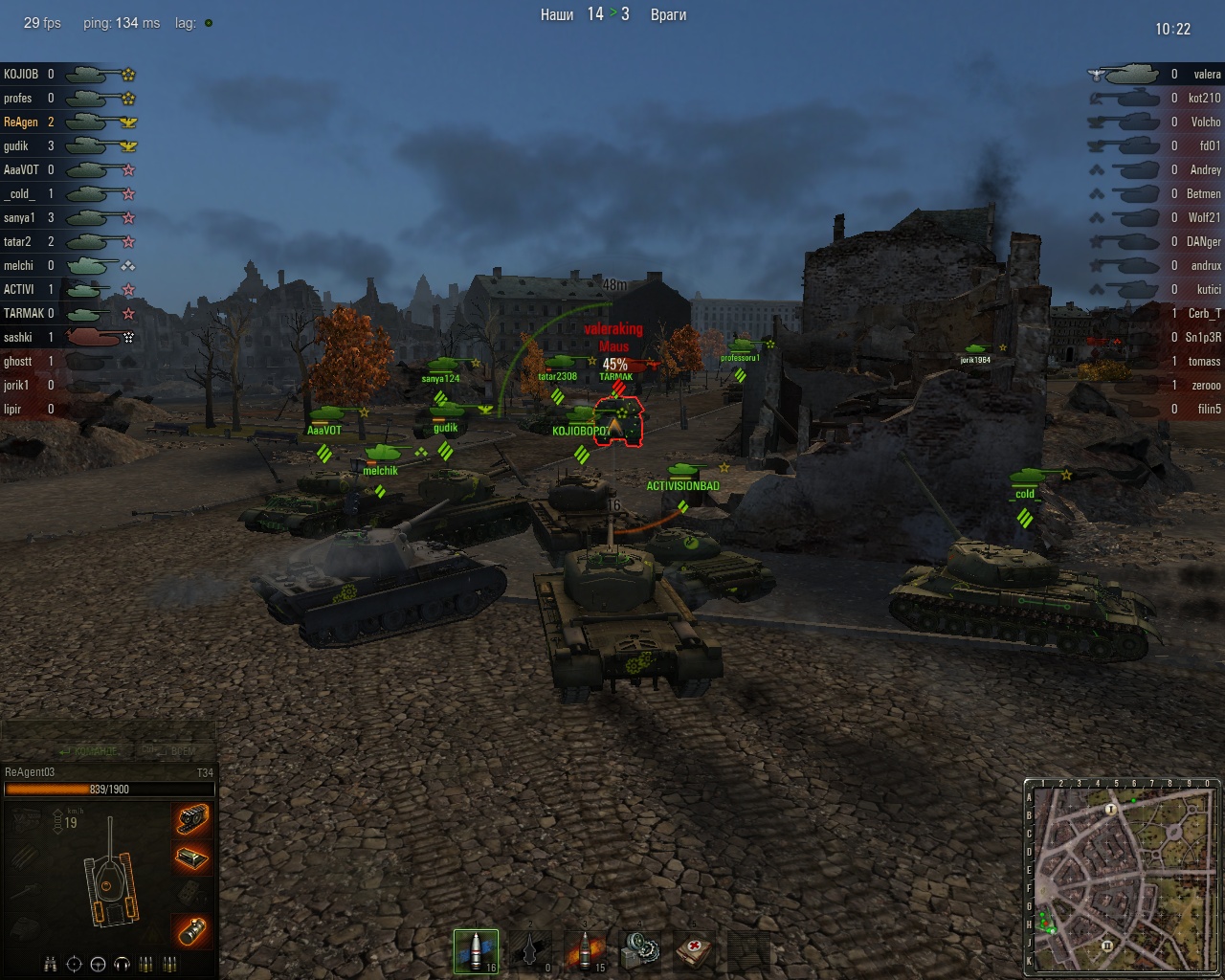Switch to the high-explosive shell with 15 rounds
The height and width of the screenshot is (980, 1225).
point(585,951)
